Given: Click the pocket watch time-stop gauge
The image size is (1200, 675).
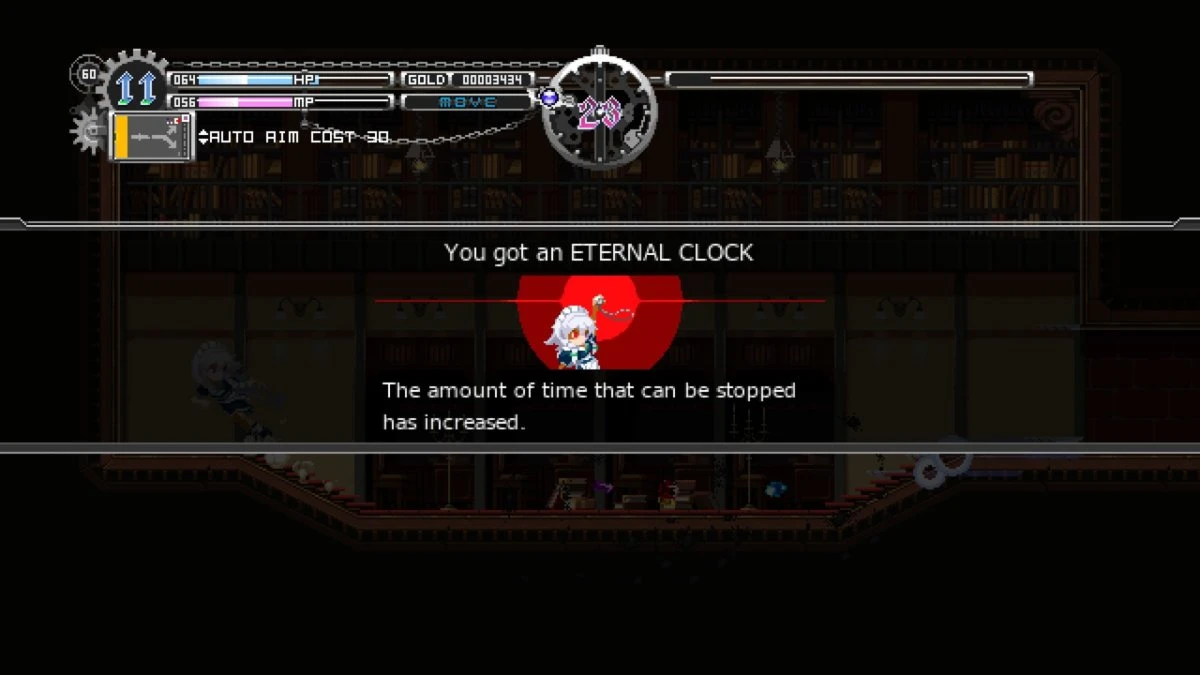Looking at the screenshot, I should (x=599, y=111).
